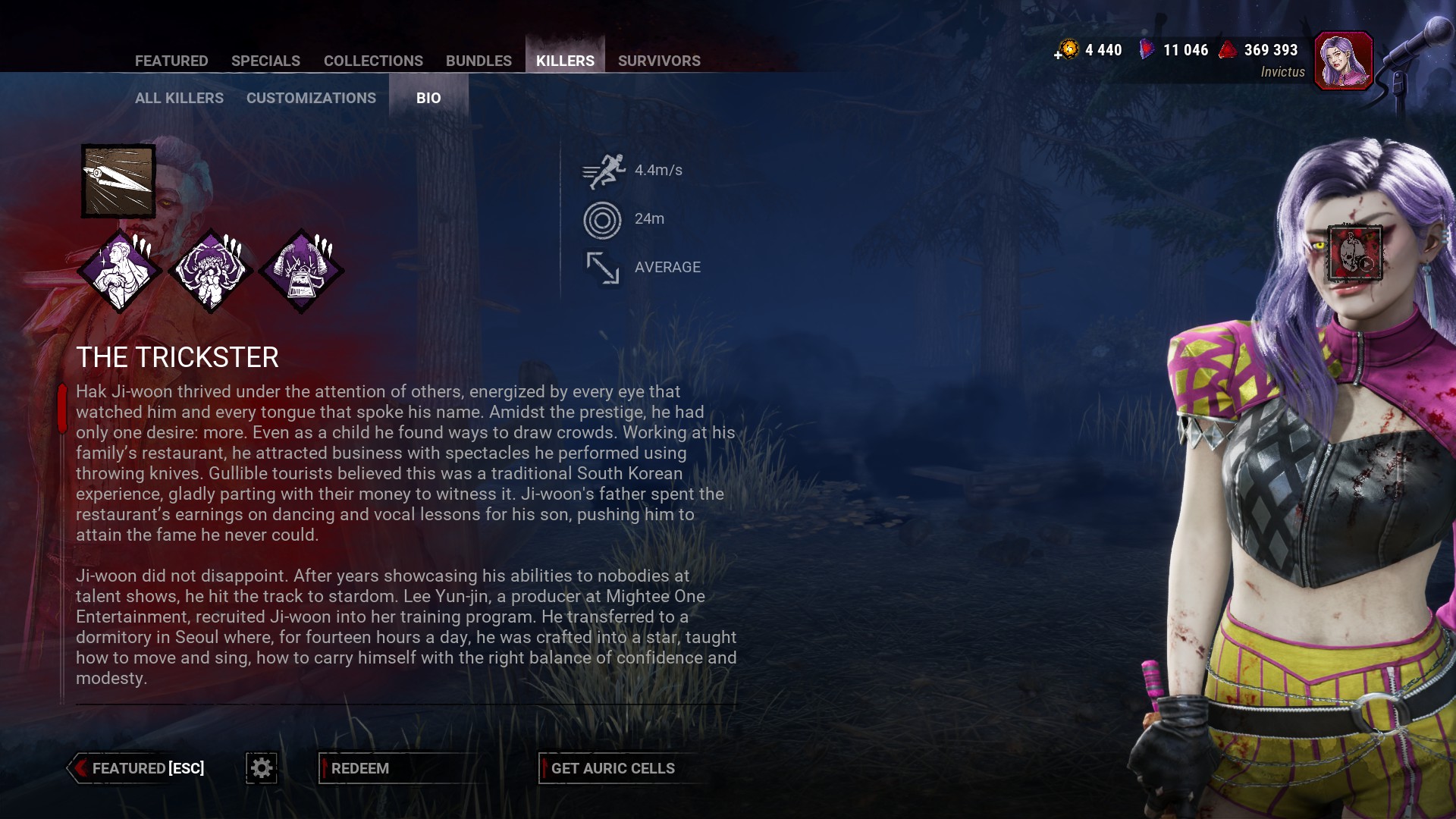This screenshot has height=819, width=1456.
Task: Open the Customizations sub-tab
Action: click(311, 98)
